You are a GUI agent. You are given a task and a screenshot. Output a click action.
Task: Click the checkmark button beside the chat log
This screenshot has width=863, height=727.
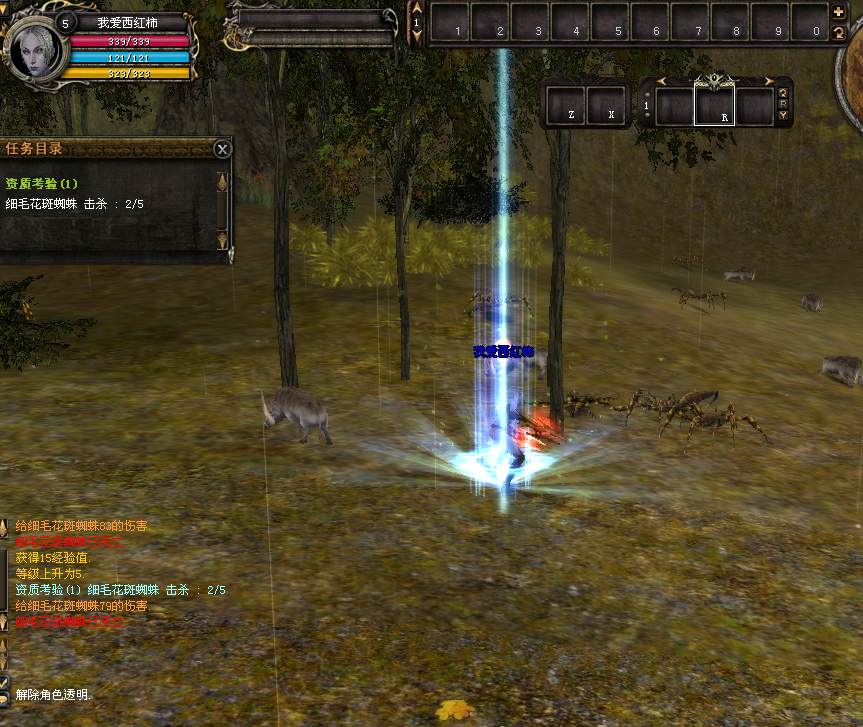tap(4, 681)
